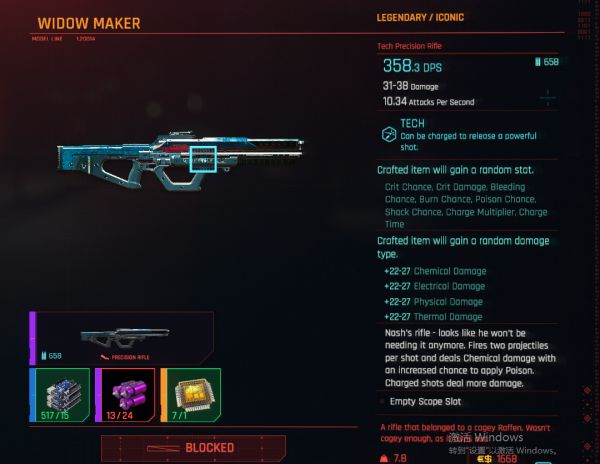Choose the purple epic components slot

tap(125, 395)
